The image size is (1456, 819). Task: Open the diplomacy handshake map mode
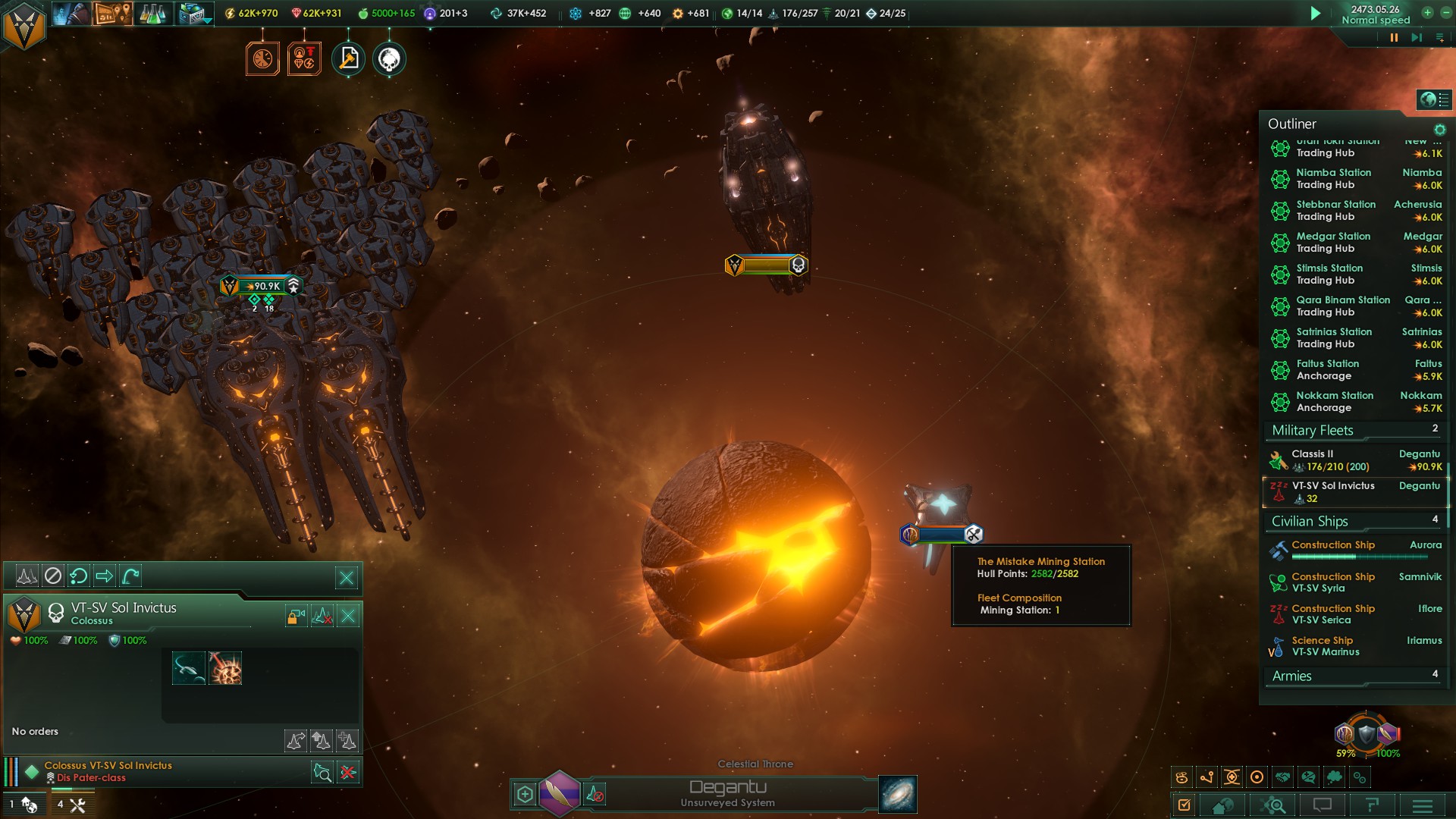[x=1282, y=777]
